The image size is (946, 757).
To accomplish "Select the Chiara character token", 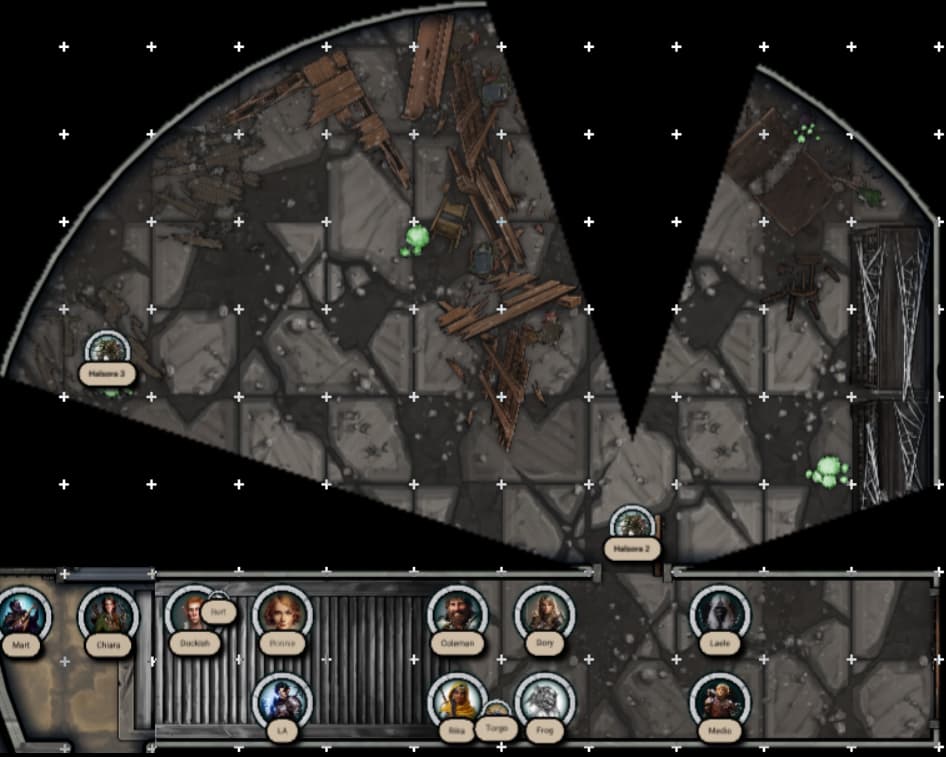I will 108,613.
